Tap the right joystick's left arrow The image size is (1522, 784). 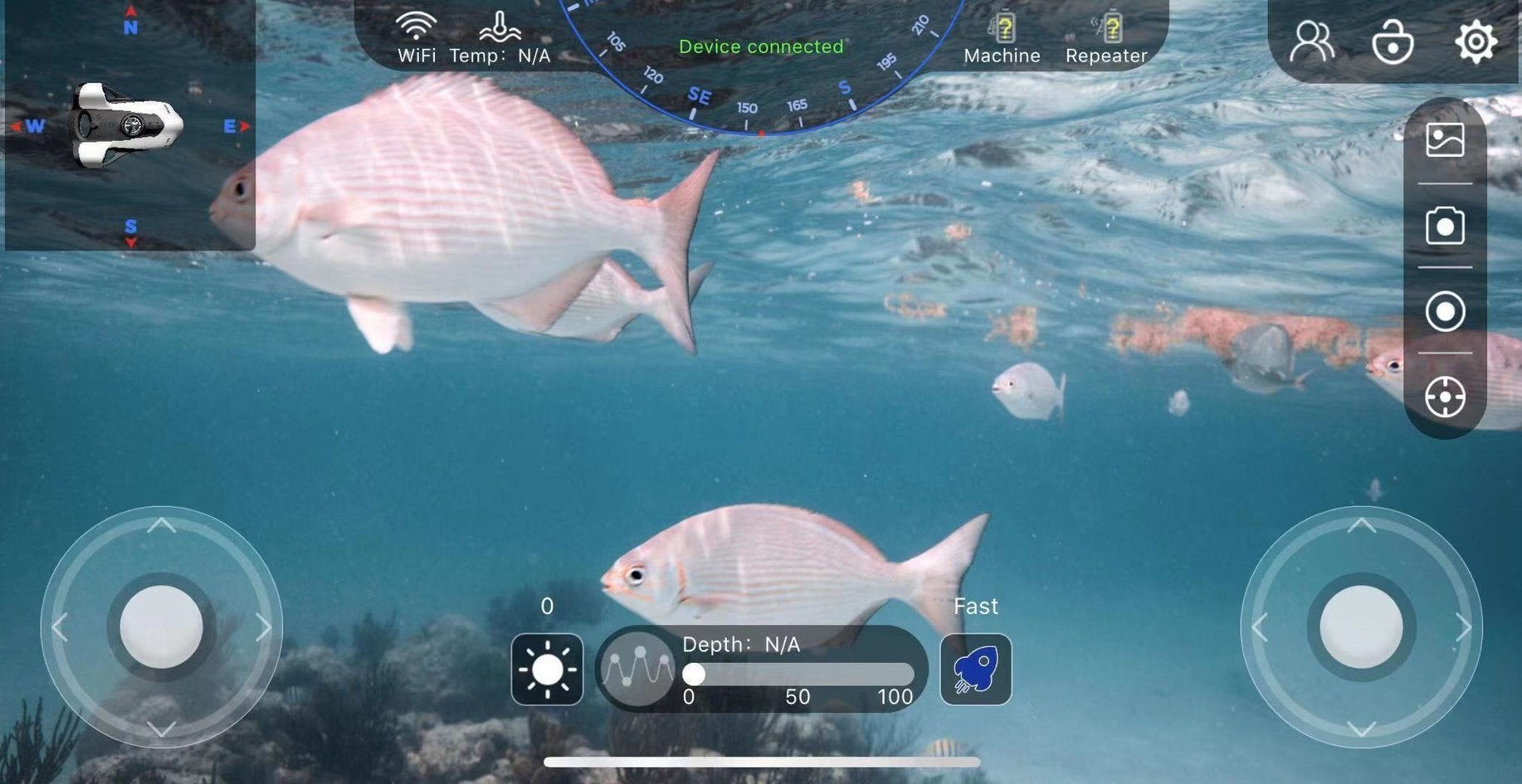(x=1259, y=627)
